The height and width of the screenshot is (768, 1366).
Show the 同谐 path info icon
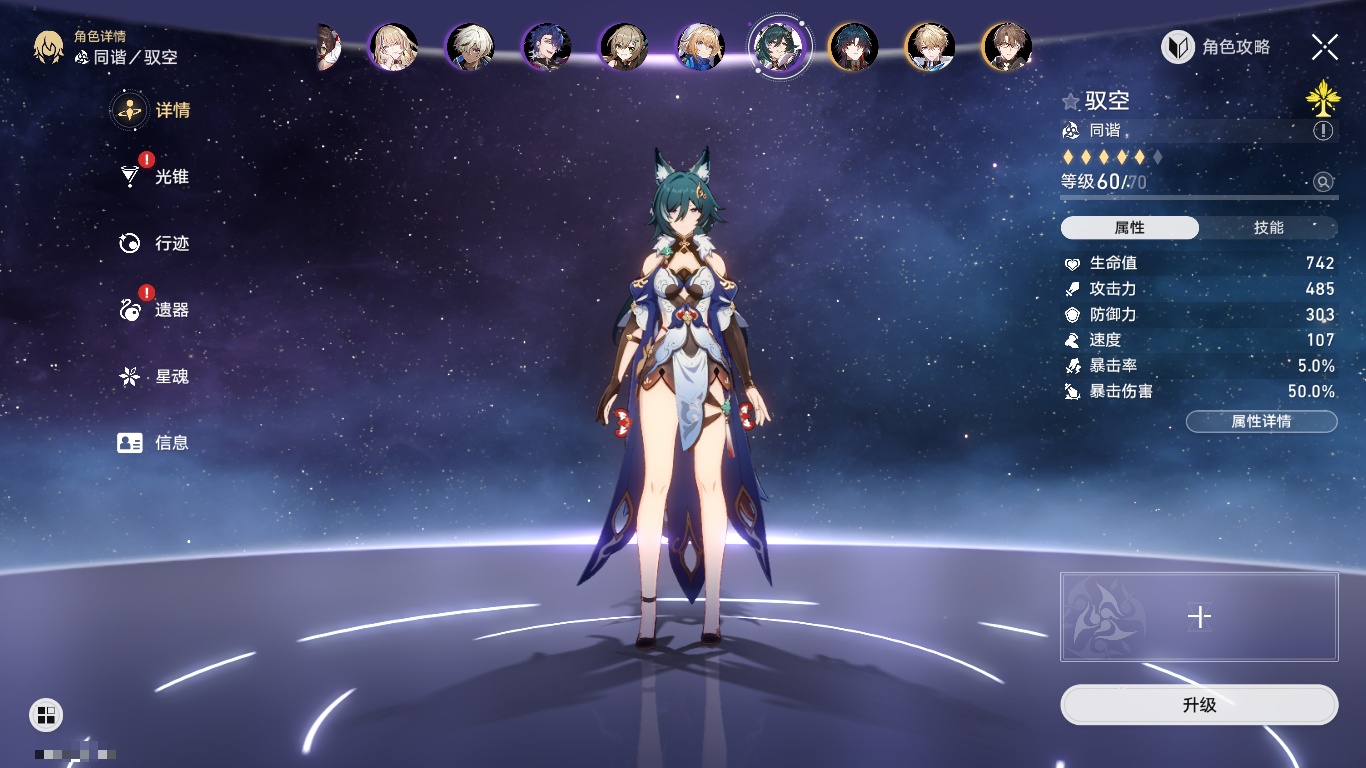point(1323,131)
